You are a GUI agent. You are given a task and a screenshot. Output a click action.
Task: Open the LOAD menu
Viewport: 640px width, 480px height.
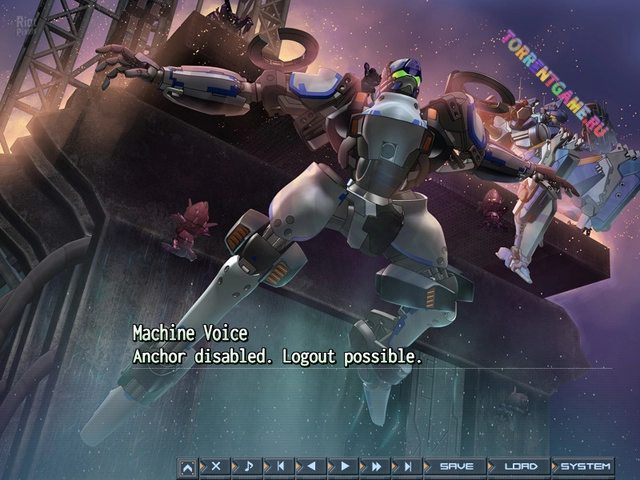tap(518, 466)
